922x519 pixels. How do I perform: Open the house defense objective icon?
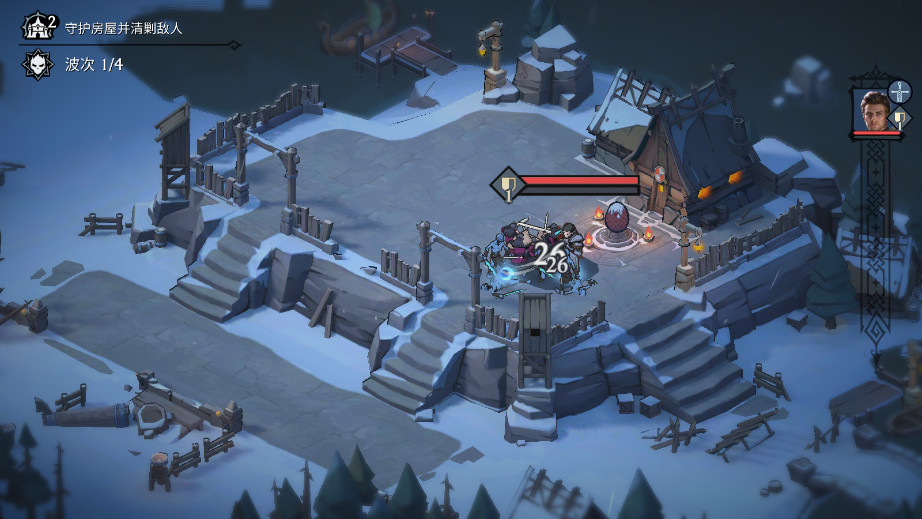(36, 26)
